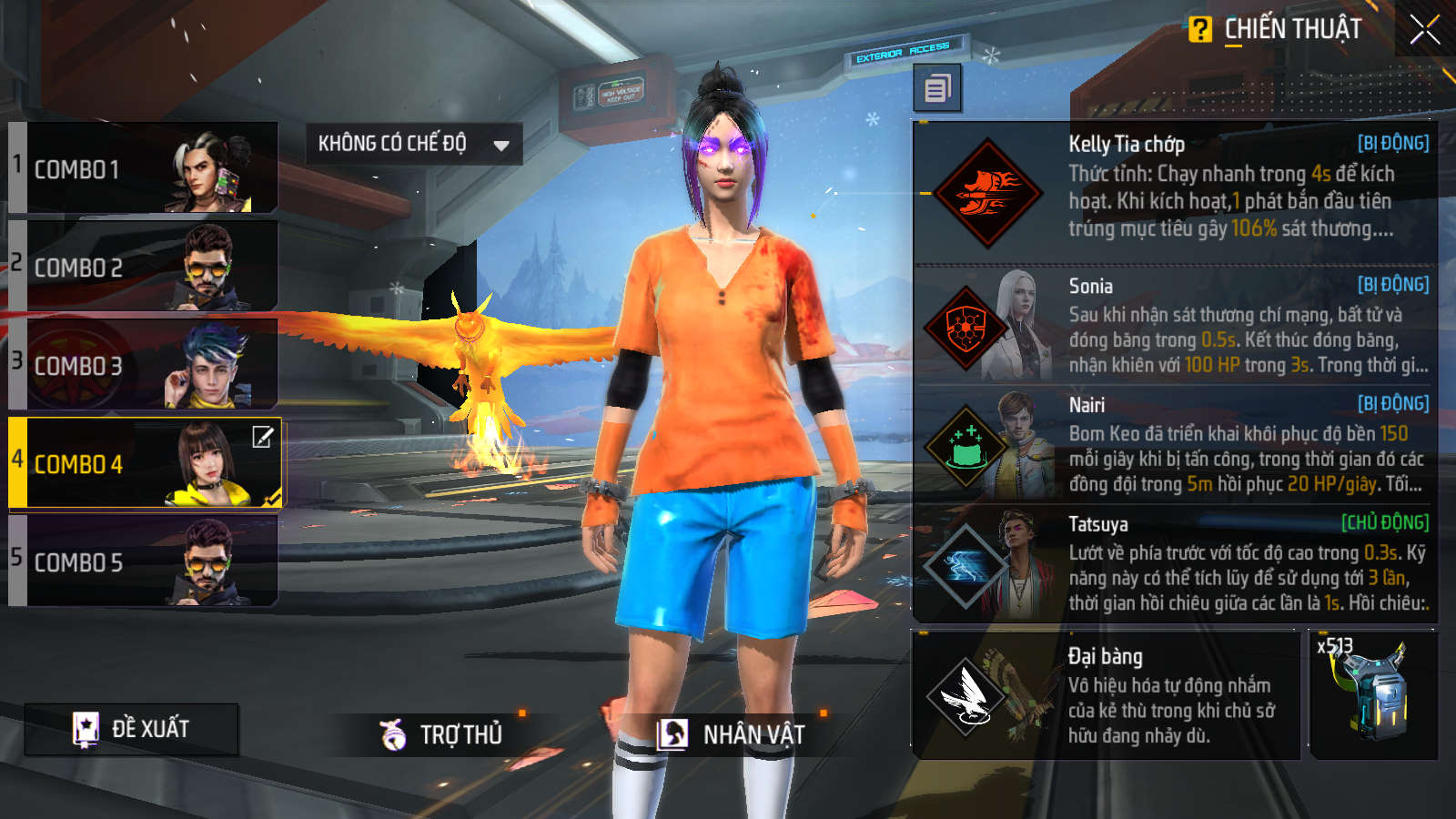The image size is (1456, 819).
Task: Choose the Nairi skill slot
Action: pyautogui.click(x=1174, y=445)
